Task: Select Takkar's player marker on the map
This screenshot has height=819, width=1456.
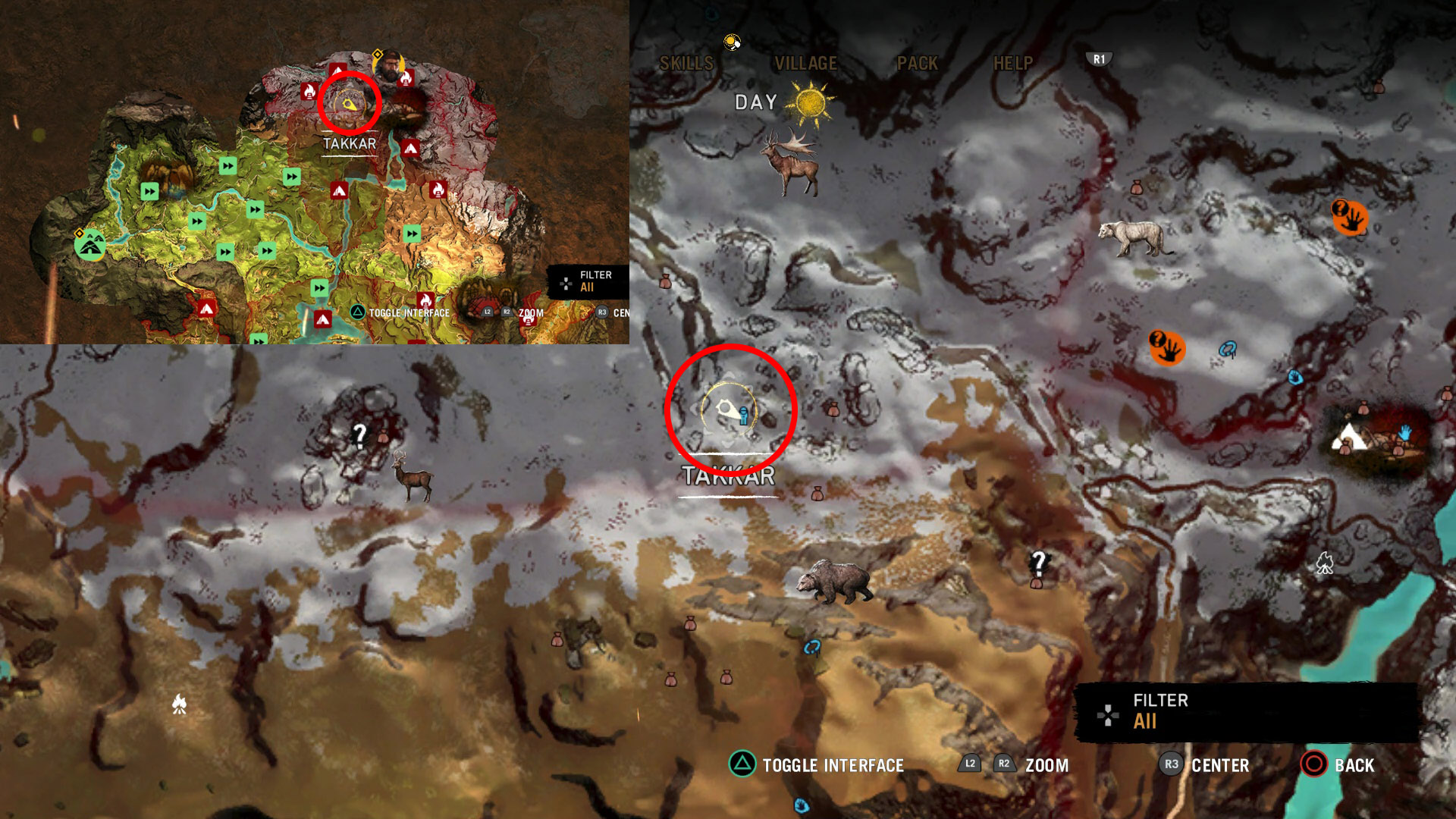Action: pos(729,410)
